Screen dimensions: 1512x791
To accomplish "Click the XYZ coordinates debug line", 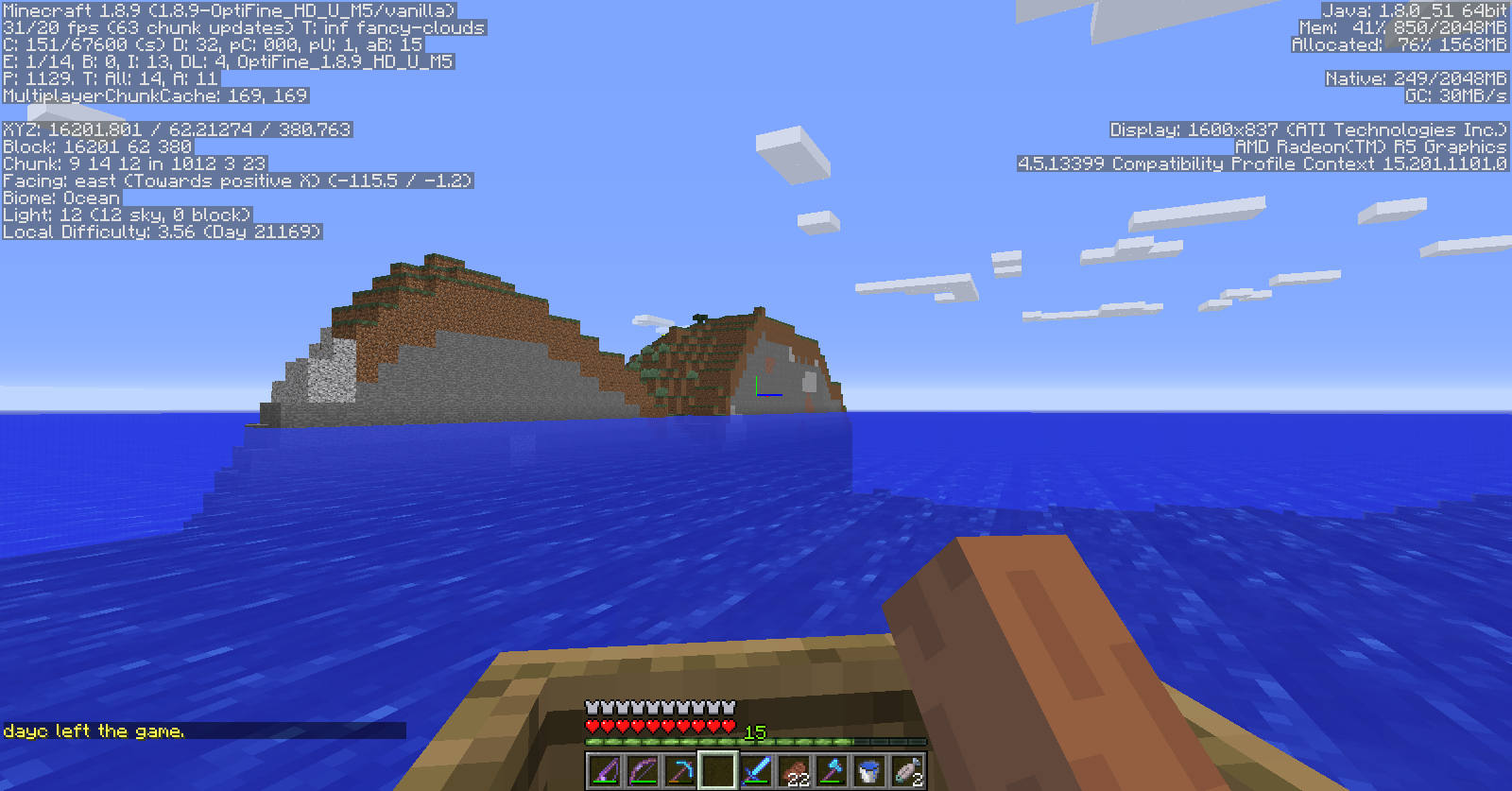I will coord(175,129).
